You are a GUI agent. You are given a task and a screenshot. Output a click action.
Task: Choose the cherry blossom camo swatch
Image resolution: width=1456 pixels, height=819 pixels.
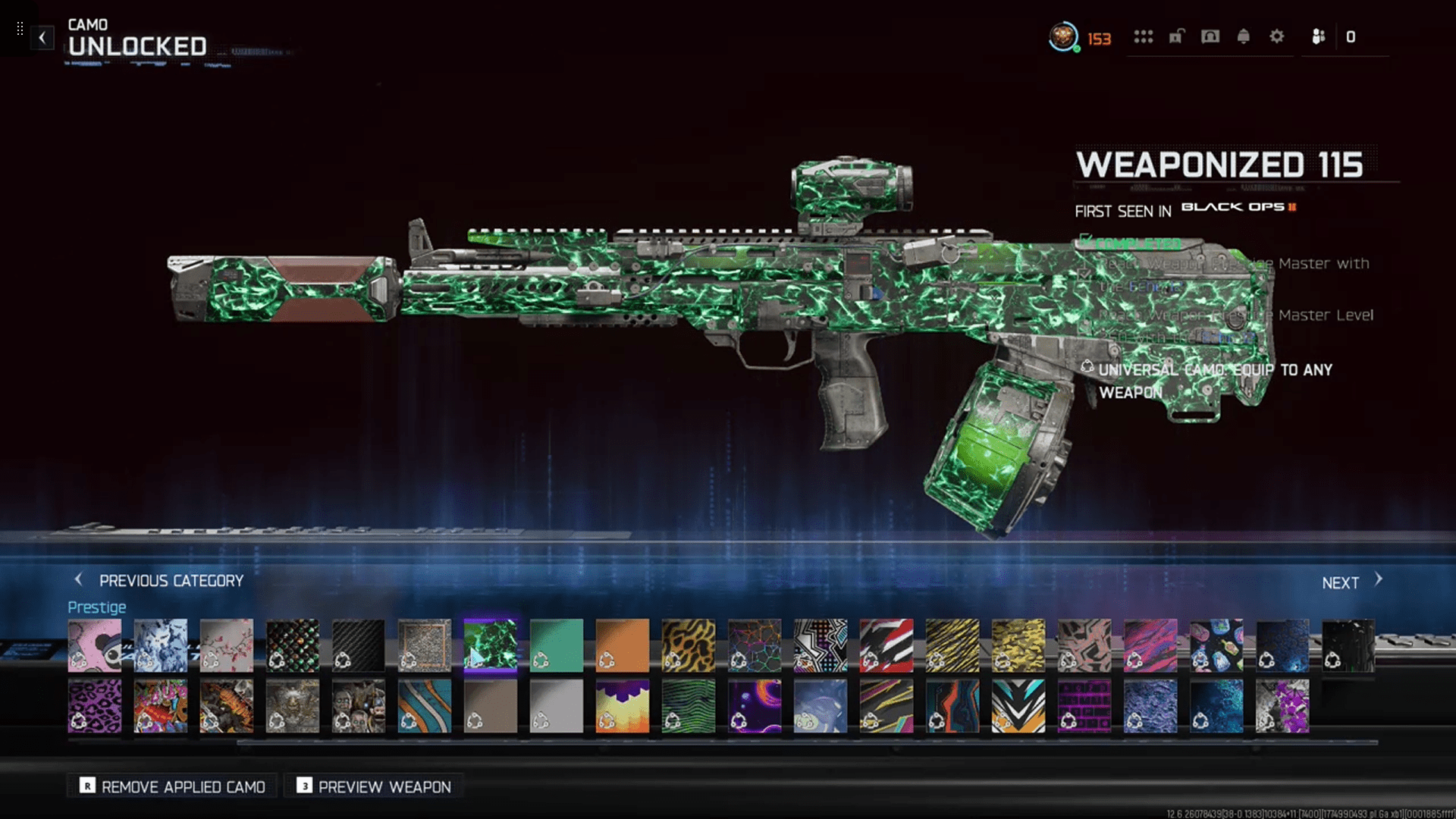(227, 645)
